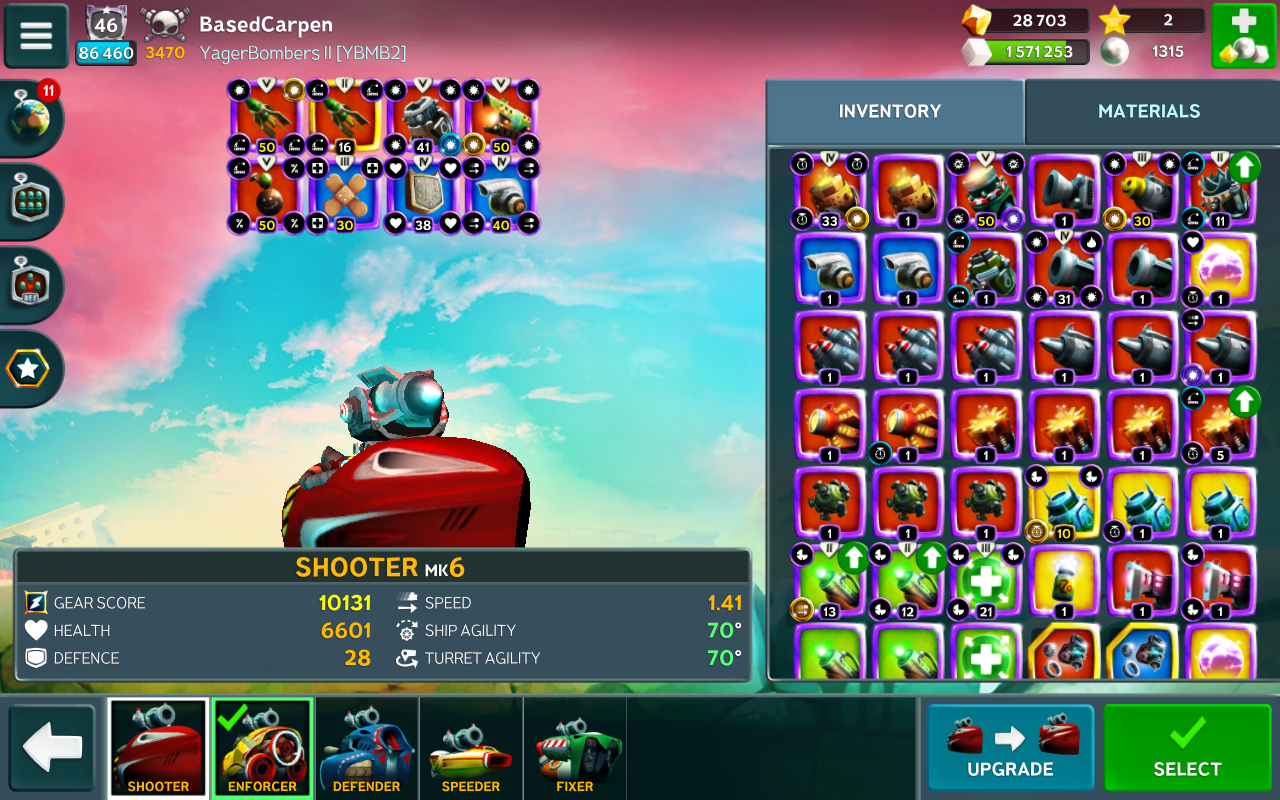1280x800 pixels.
Task: Choose the Enforcer ship
Action: click(x=262, y=749)
